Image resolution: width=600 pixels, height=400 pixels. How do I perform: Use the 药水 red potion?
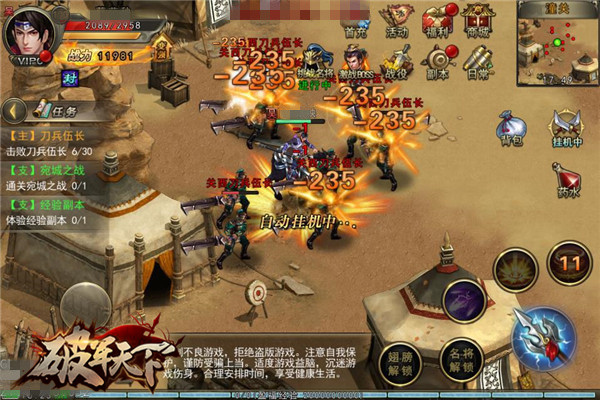tap(567, 181)
